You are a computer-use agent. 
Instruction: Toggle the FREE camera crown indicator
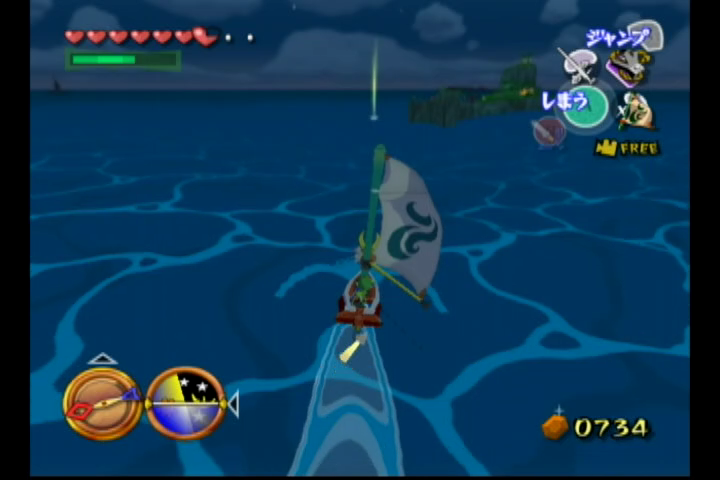[x=629, y=148]
